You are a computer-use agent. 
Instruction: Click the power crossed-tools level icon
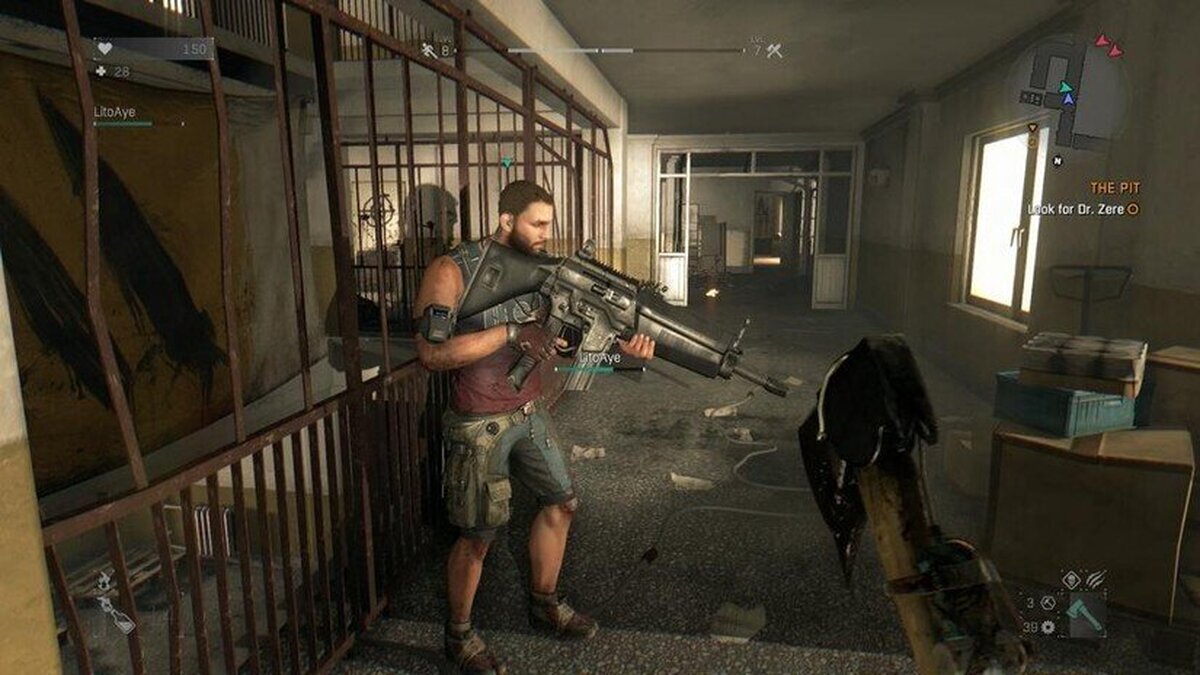[x=775, y=49]
